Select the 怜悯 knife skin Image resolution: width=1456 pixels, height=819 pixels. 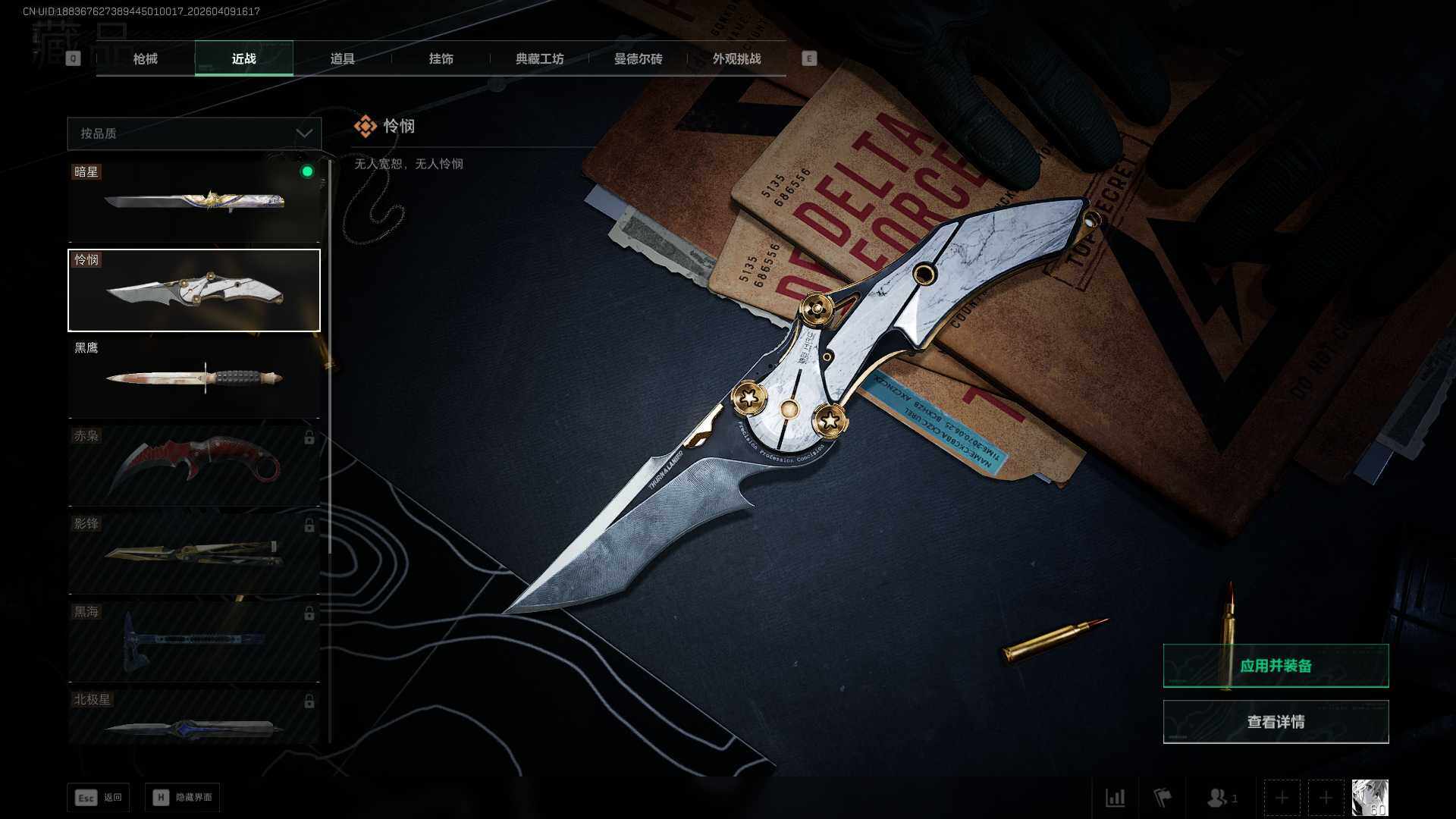(x=194, y=290)
